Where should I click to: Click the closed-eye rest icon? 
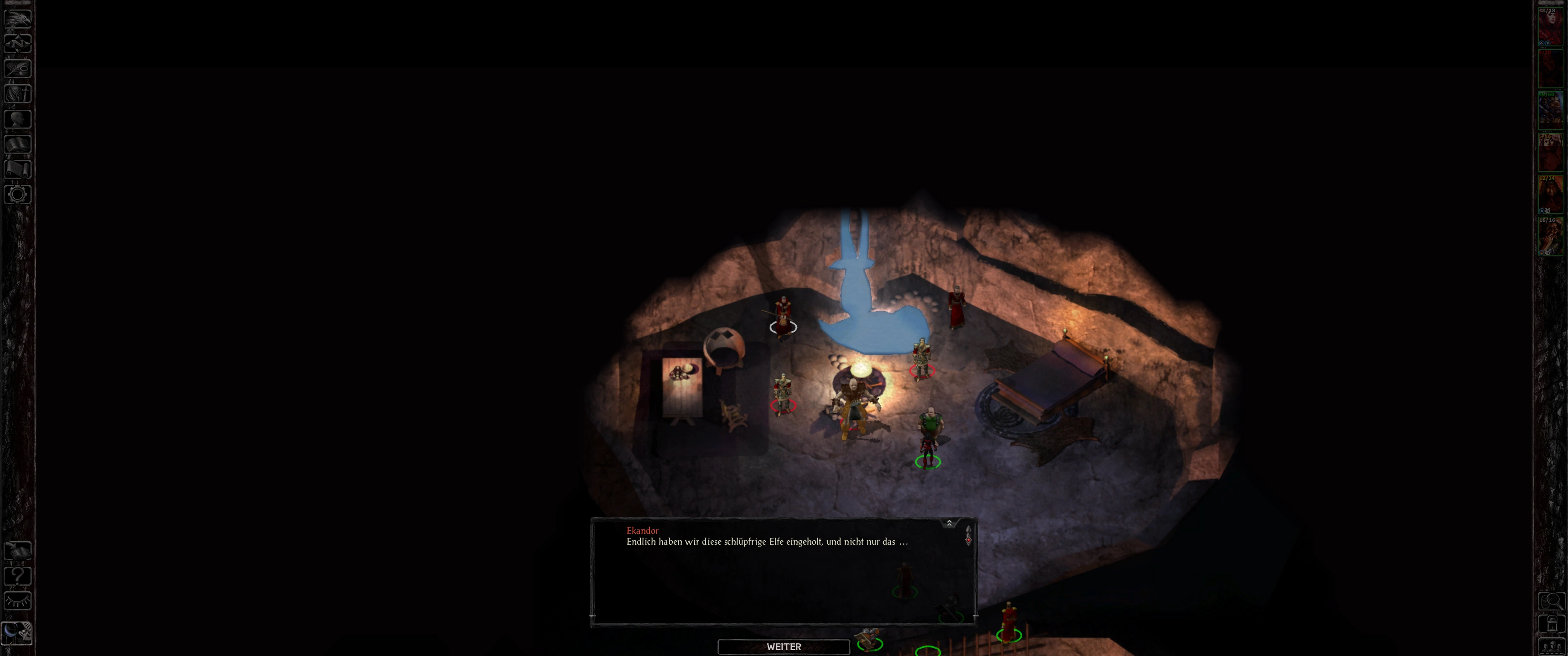coord(18,601)
